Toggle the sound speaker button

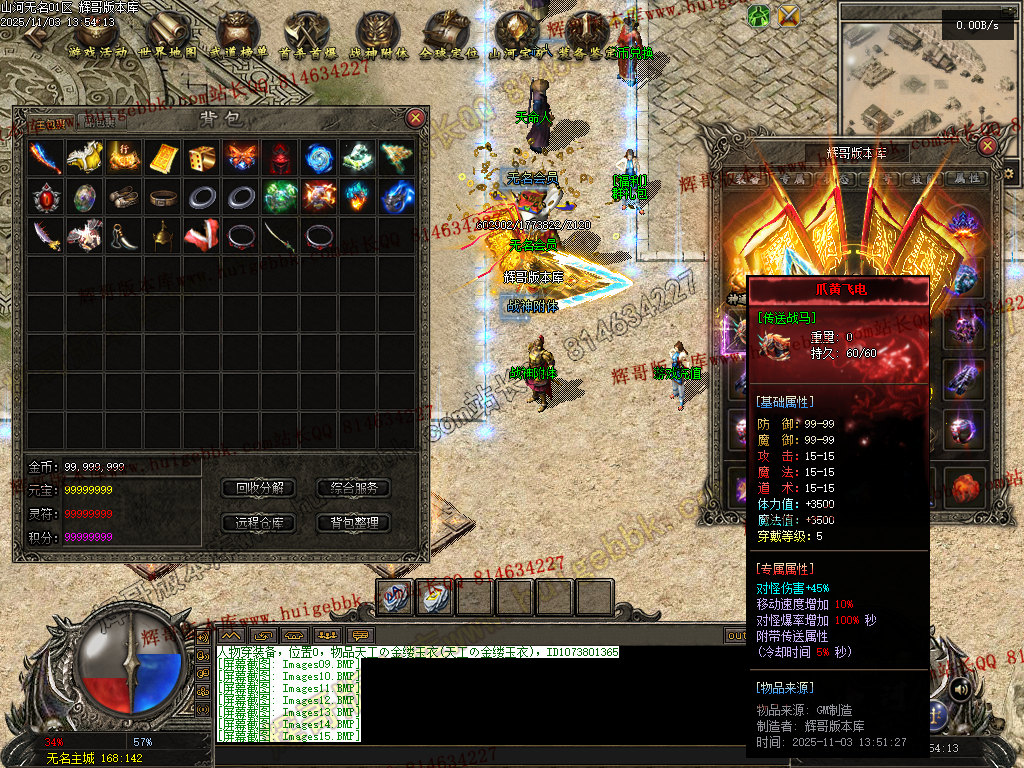(x=960, y=689)
